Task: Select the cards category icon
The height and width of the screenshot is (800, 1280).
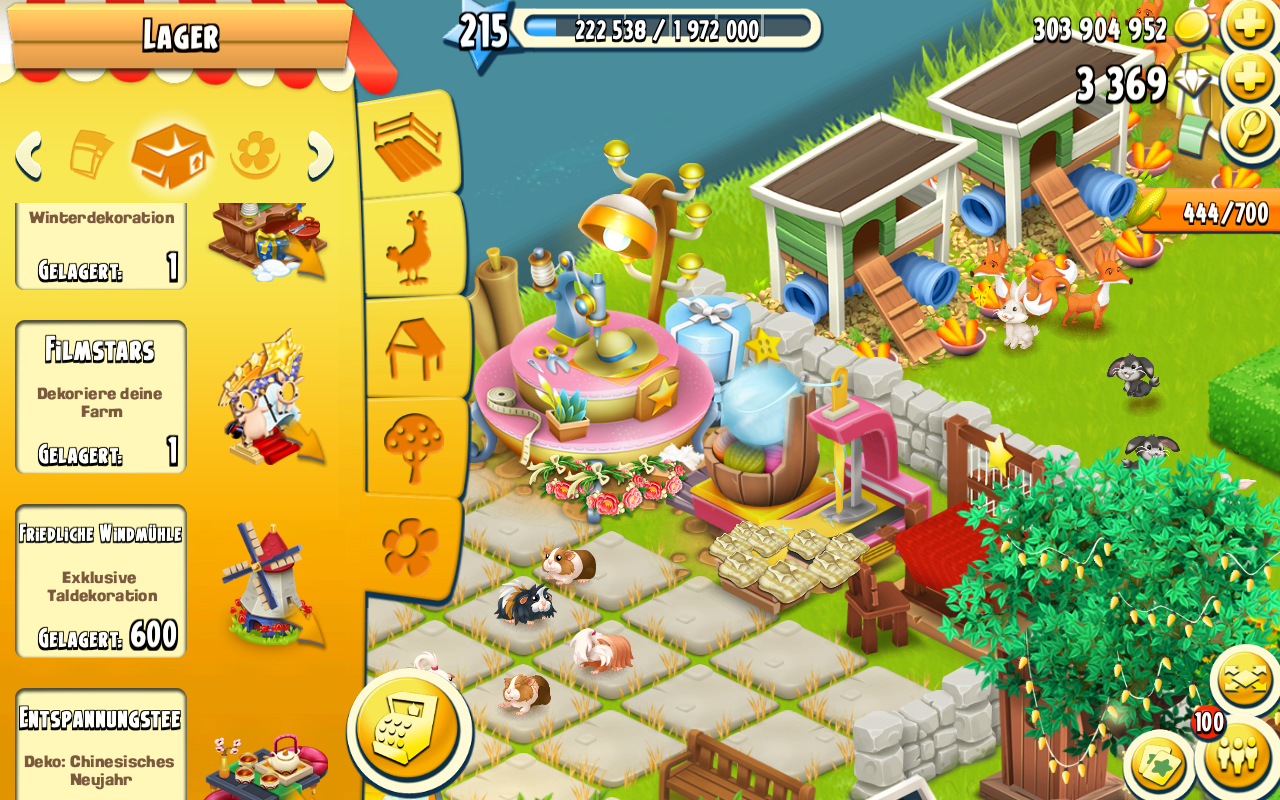Action: coord(90,155)
